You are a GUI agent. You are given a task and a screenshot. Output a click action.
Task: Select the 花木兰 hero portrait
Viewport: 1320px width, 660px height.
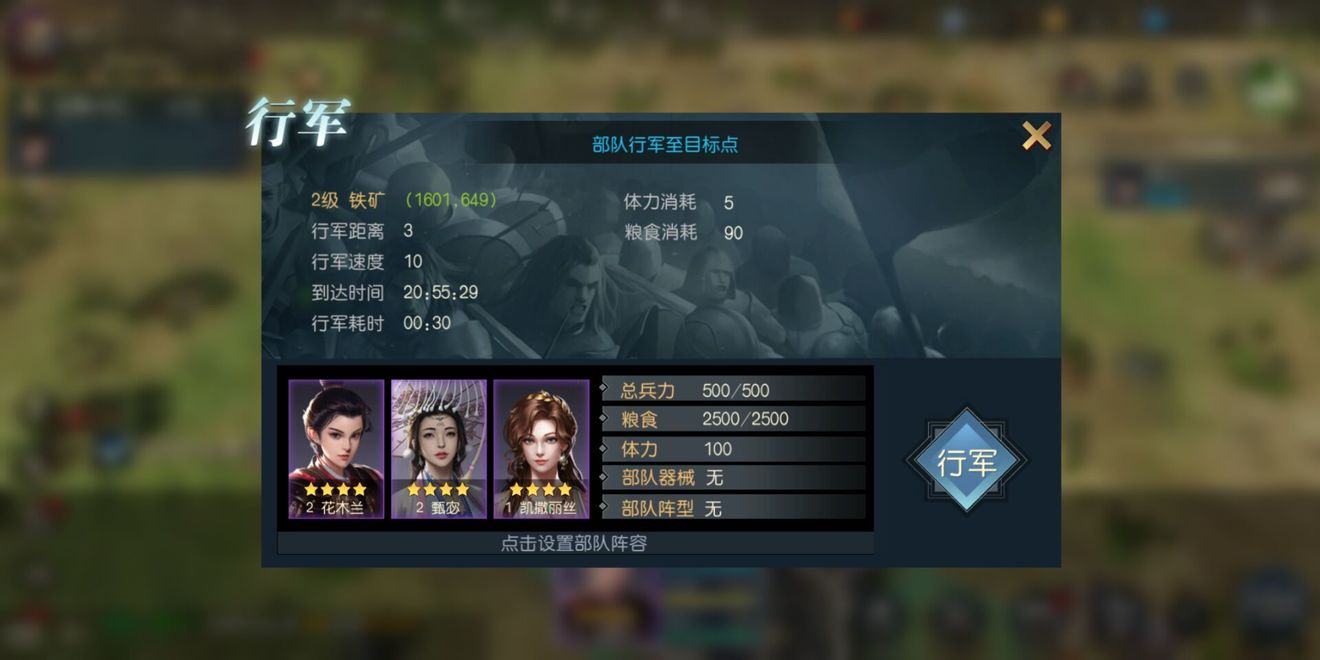click(x=336, y=448)
